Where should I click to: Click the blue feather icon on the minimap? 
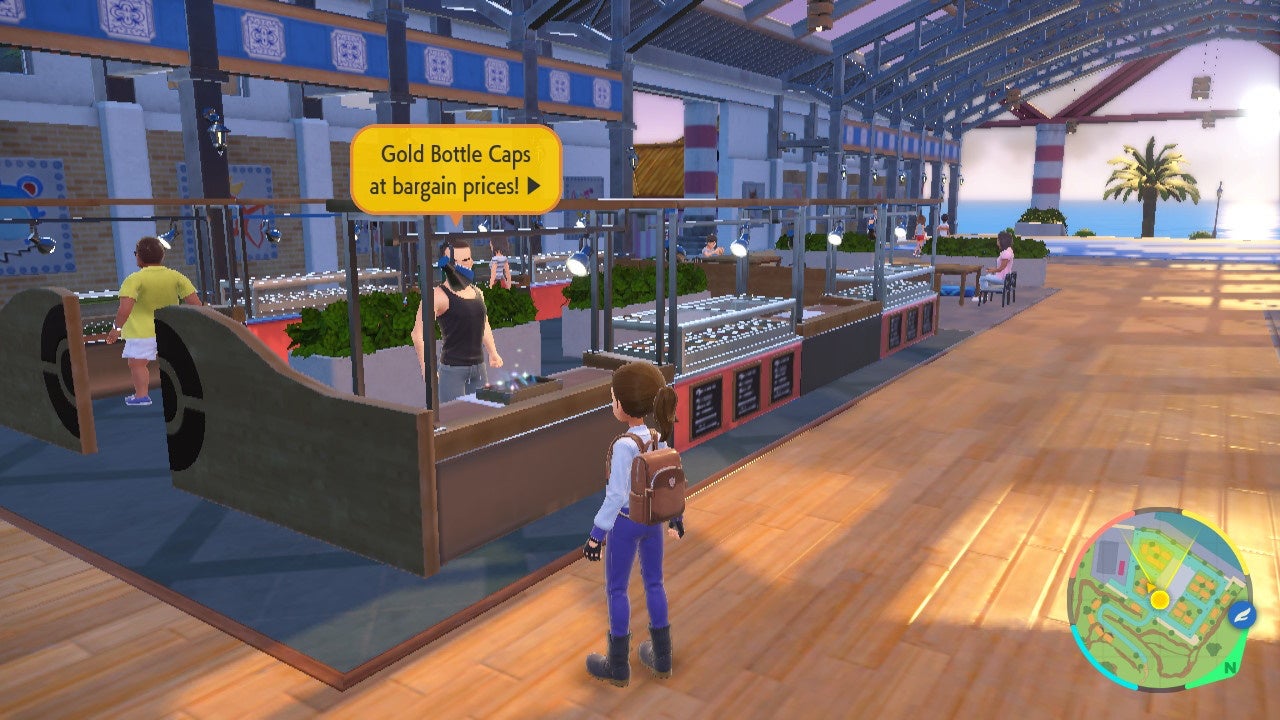[x=1239, y=616]
